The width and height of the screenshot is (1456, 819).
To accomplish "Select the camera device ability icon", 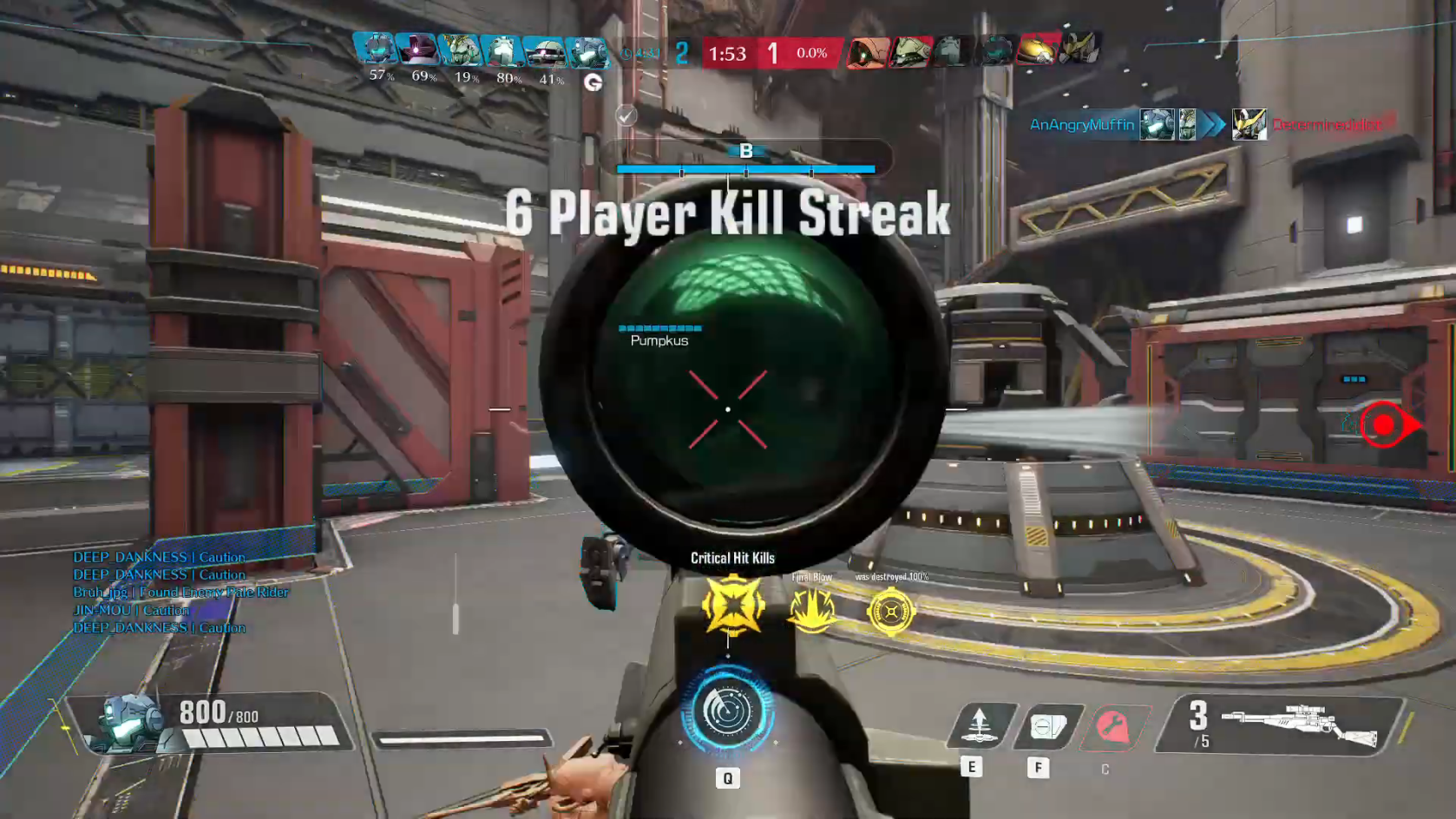I will (x=1046, y=726).
